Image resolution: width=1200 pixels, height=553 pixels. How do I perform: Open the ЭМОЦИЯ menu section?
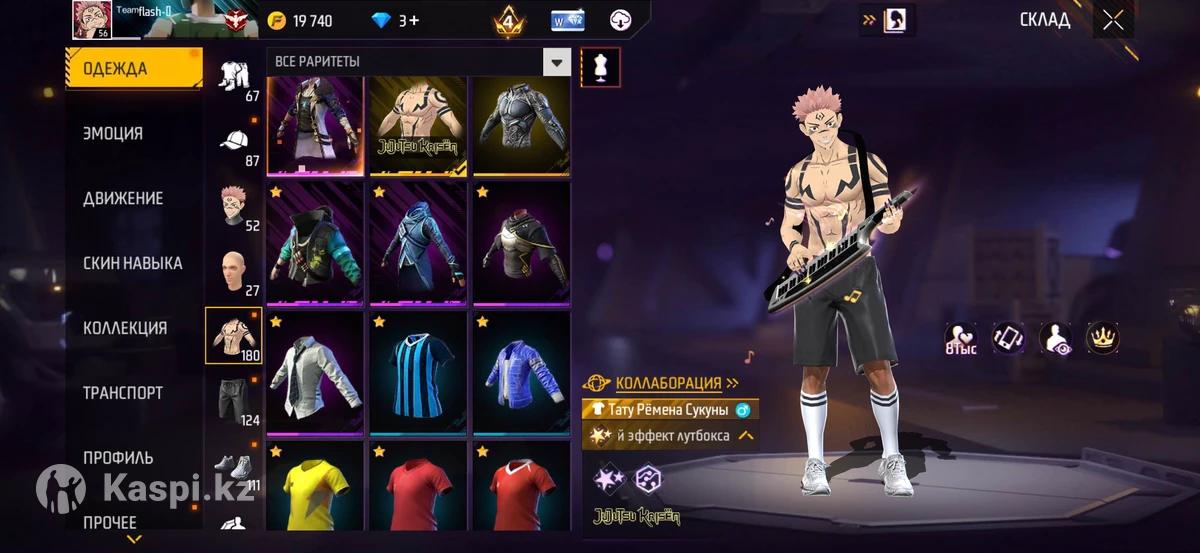[x=113, y=134]
